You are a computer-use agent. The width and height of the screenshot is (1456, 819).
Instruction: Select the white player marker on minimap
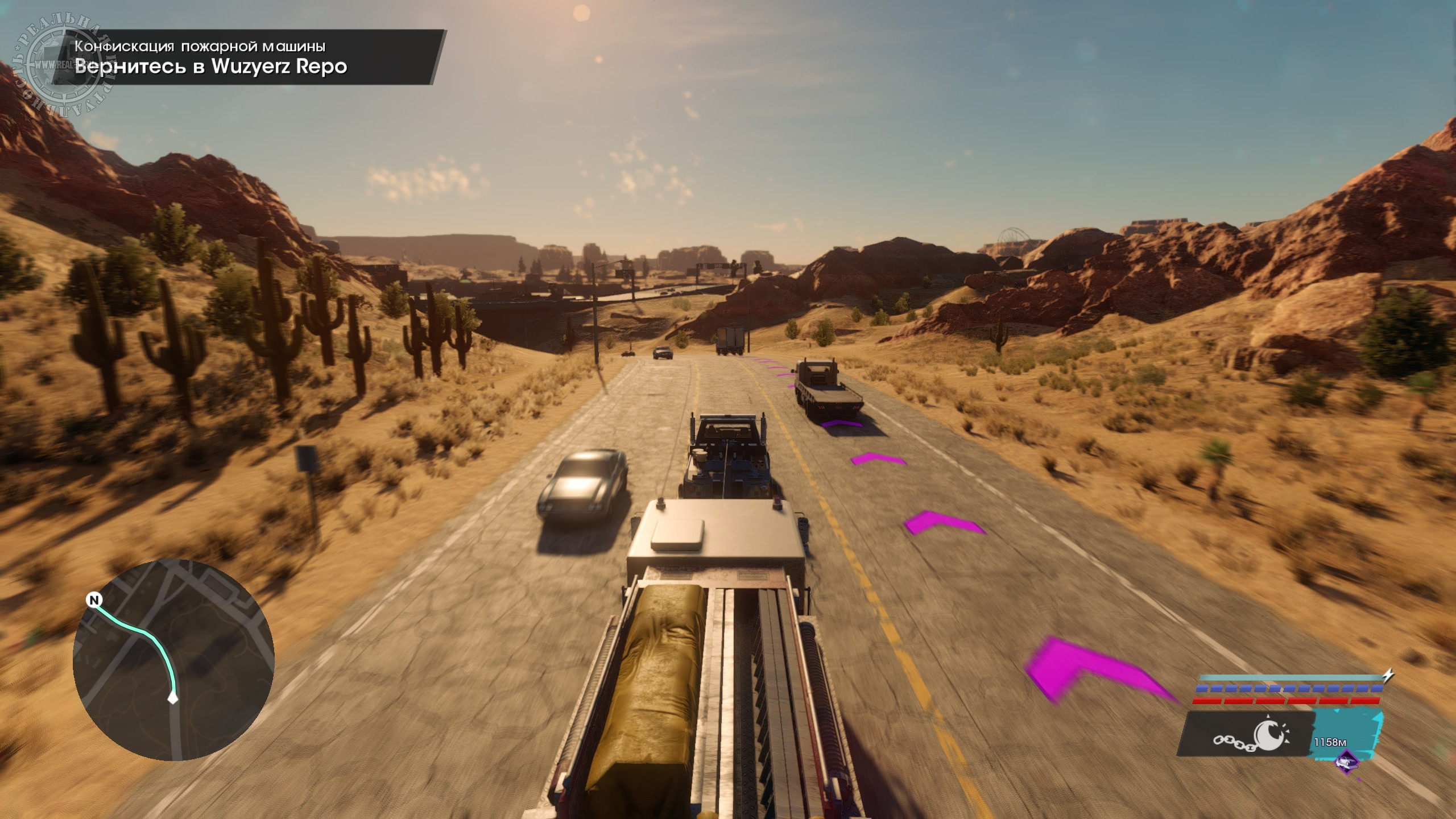point(173,698)
